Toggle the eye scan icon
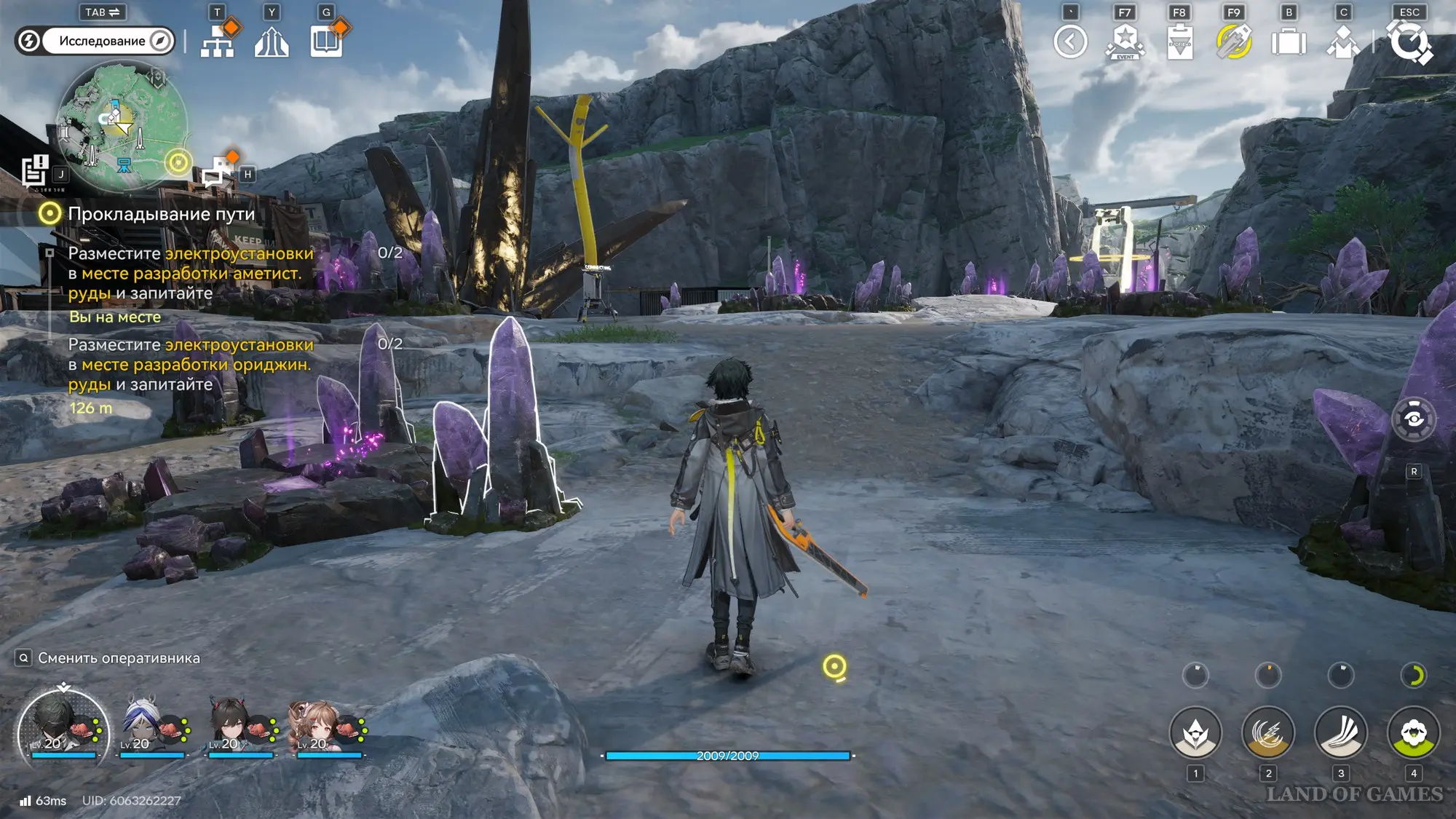The image size is (1456, 819). (x=1414, y=419)
